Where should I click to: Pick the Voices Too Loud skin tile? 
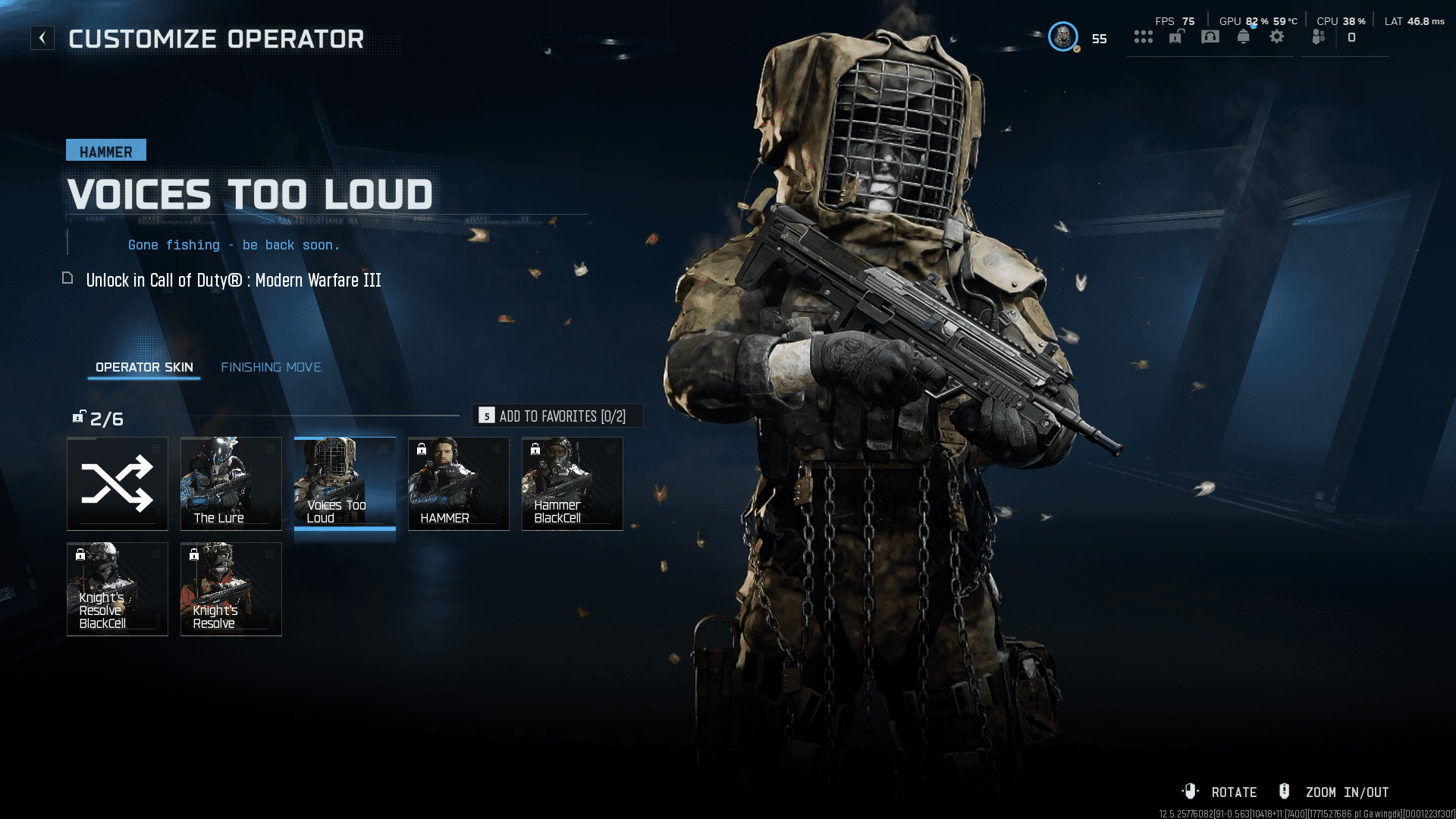(x=345, y=484)
